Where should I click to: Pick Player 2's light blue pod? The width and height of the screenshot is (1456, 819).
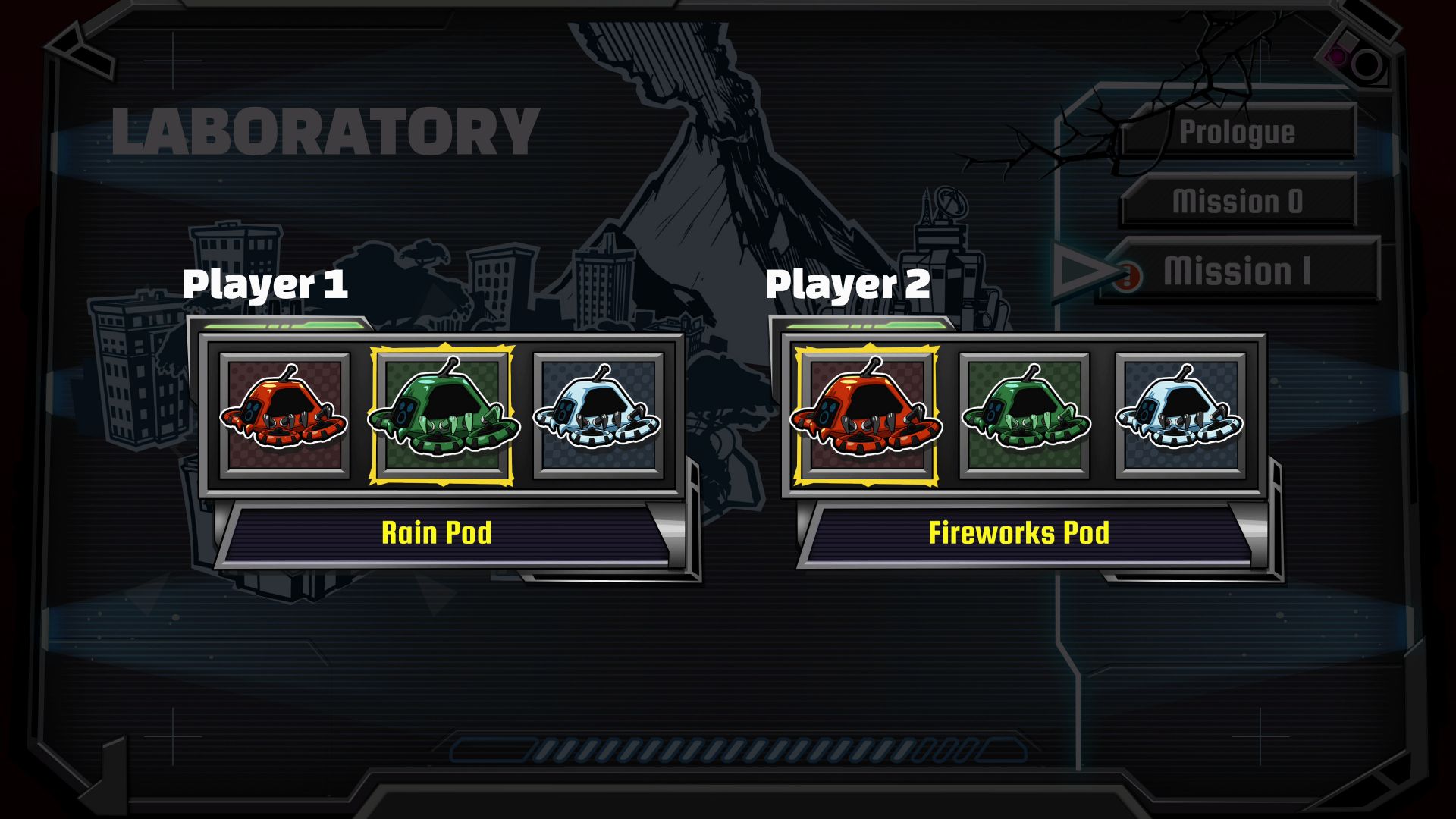point(1181,416)
